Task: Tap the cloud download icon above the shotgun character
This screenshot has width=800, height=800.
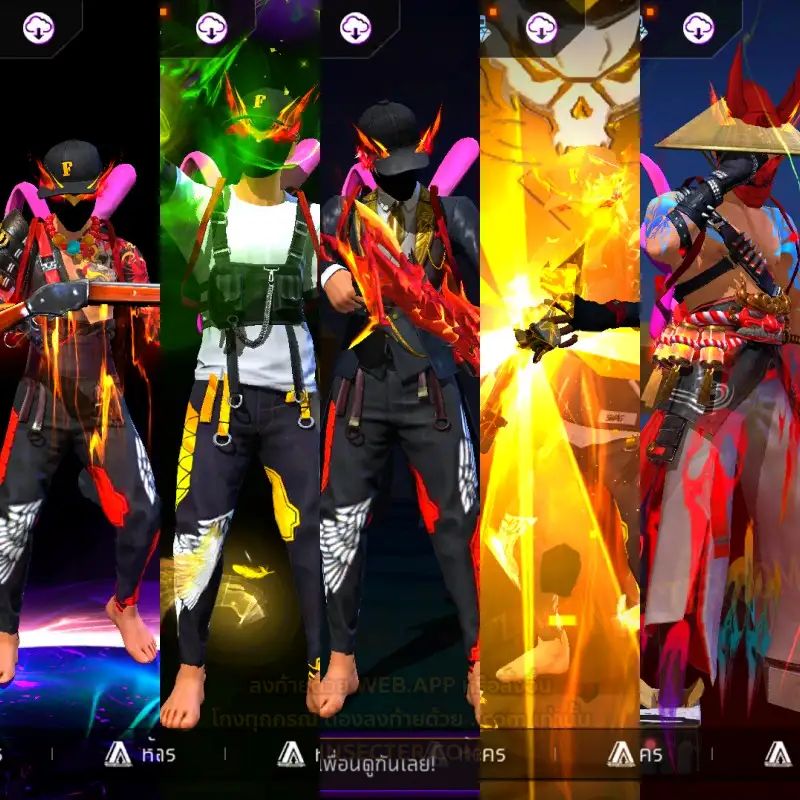Action: point(39,28)
